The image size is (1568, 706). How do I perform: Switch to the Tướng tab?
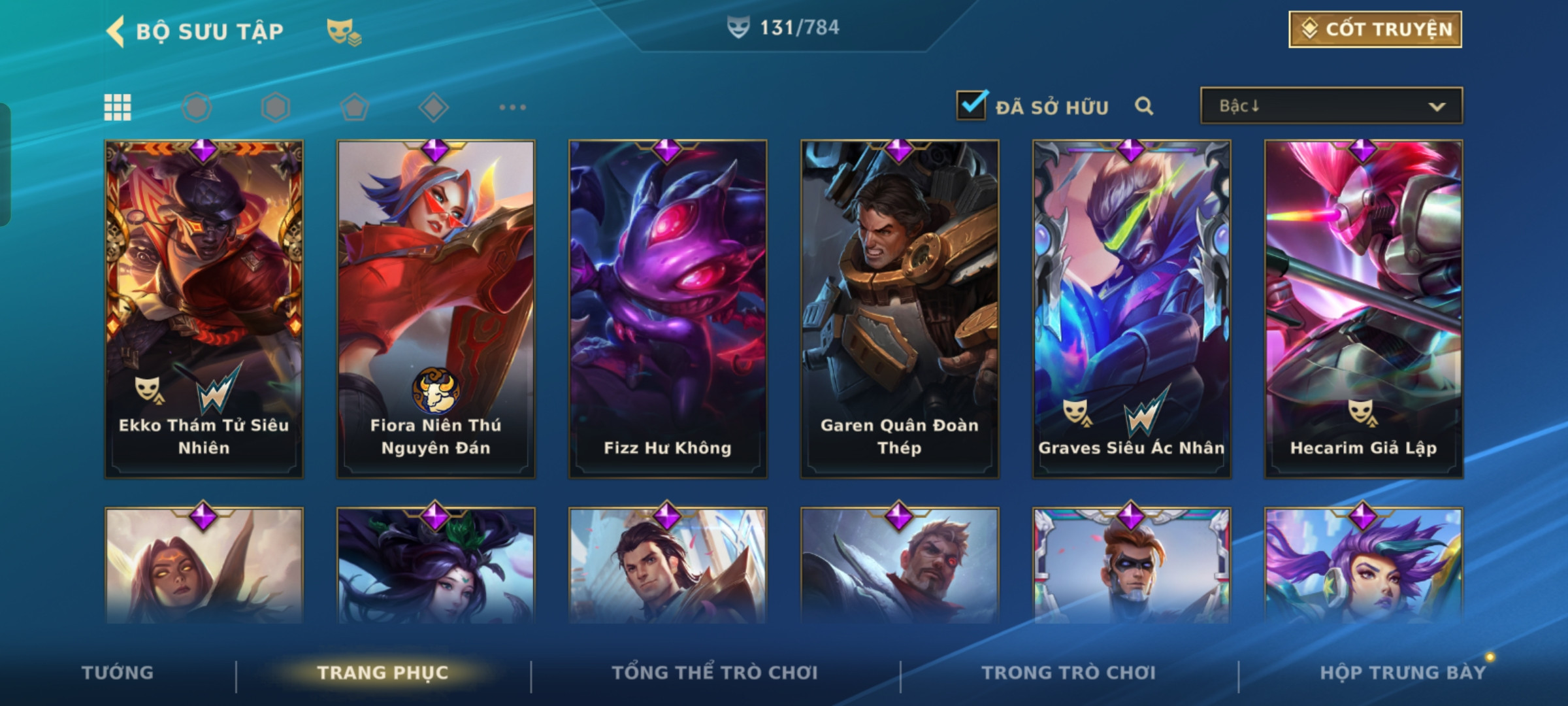(118, 673)
